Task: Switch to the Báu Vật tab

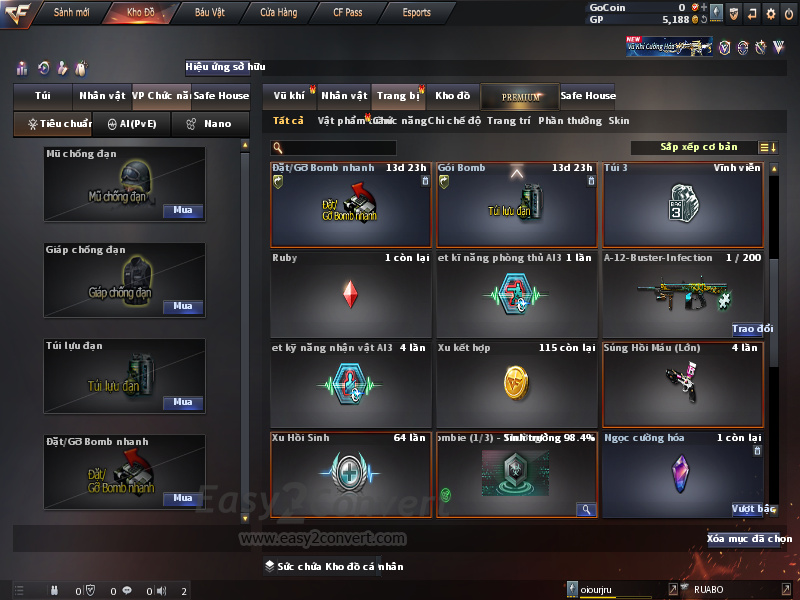Action: coord(209,12)
